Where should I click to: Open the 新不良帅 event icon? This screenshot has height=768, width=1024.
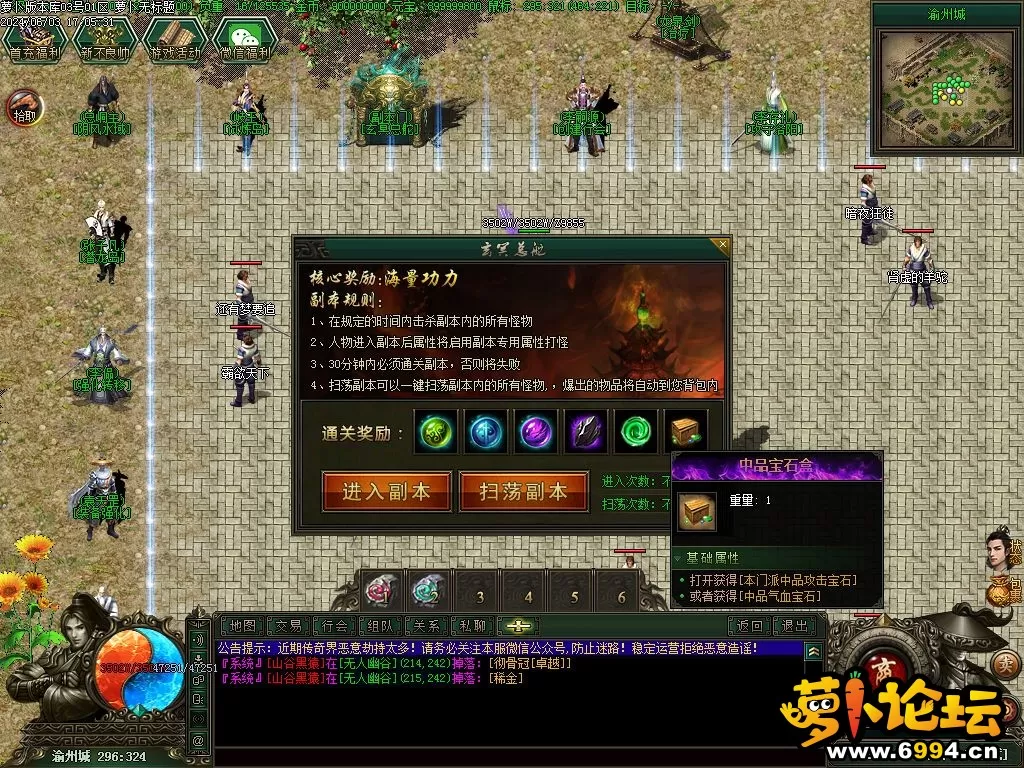(x=104, y=41)
